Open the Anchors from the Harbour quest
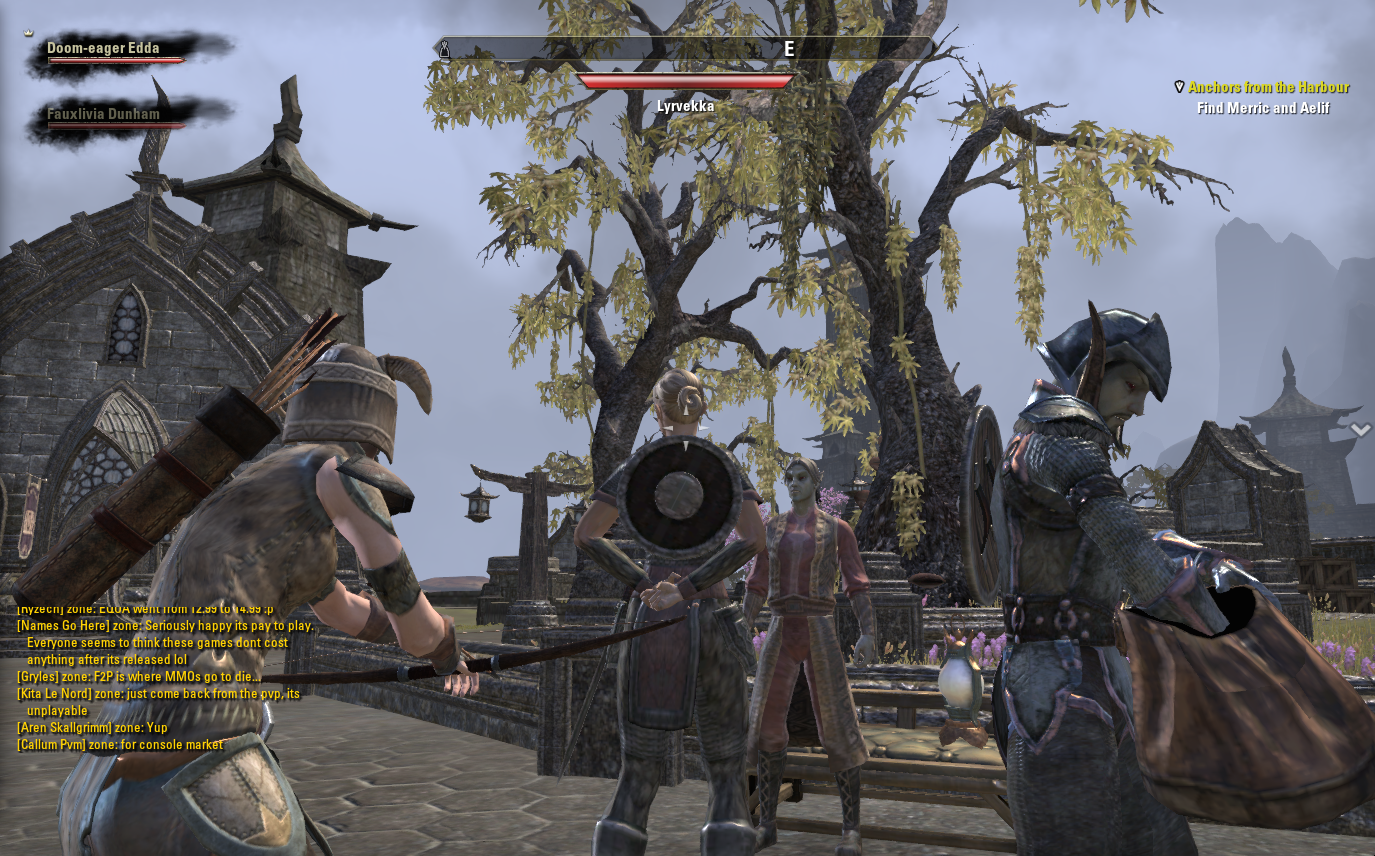 coord(1268,88)
